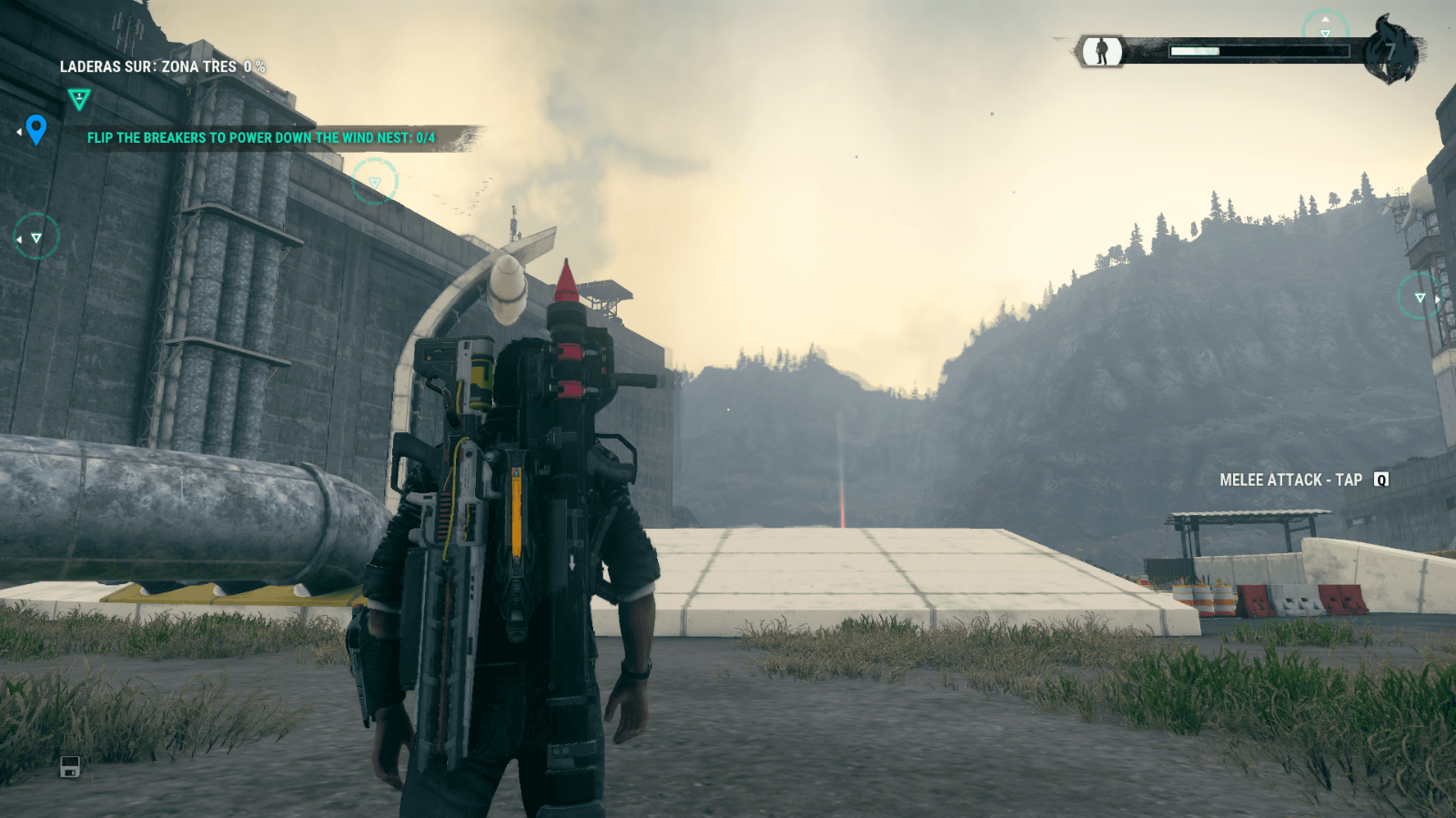Select the chaos flame level 7 badge

[x=1390, y=50]
